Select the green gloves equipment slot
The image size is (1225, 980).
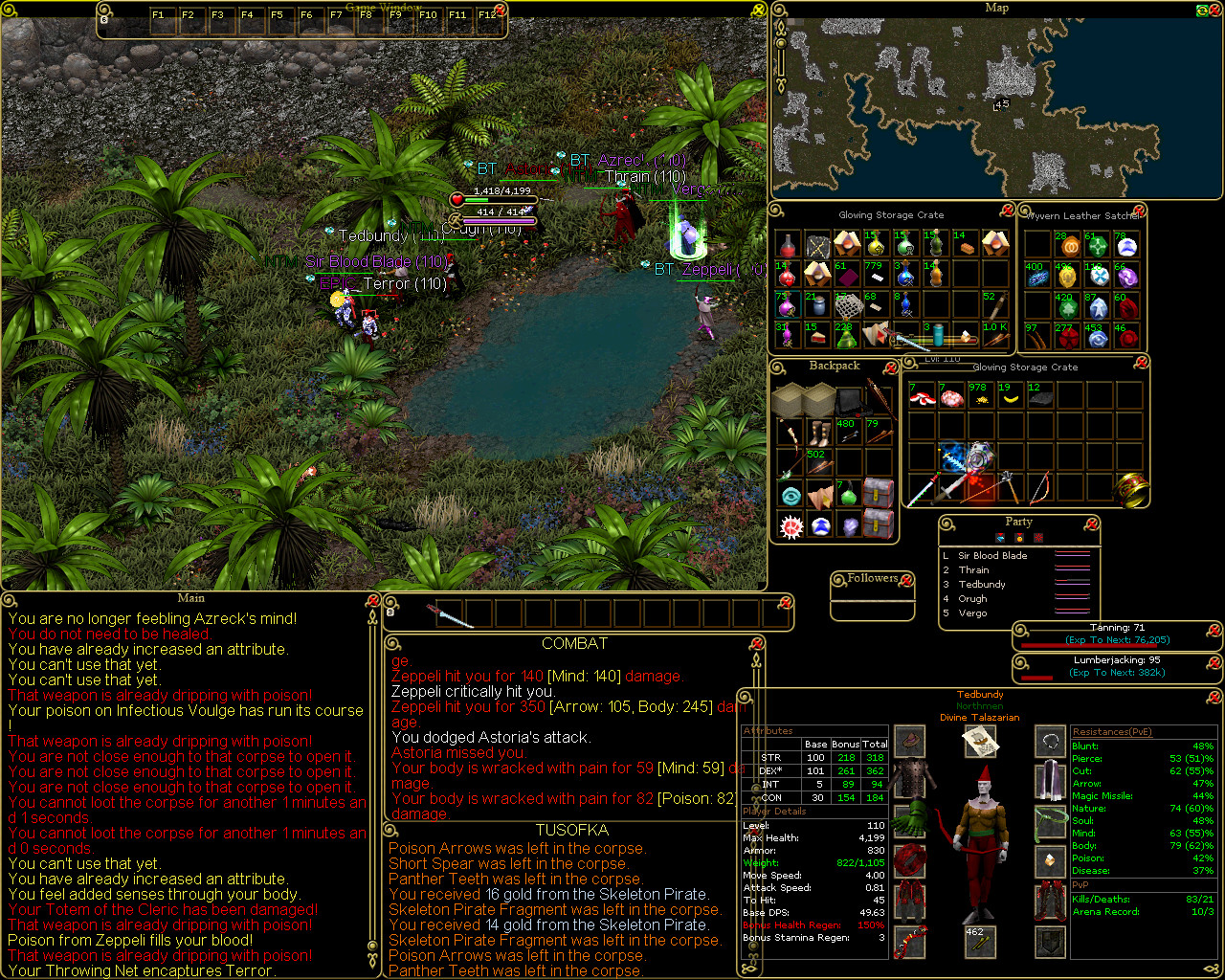[910, 819]
